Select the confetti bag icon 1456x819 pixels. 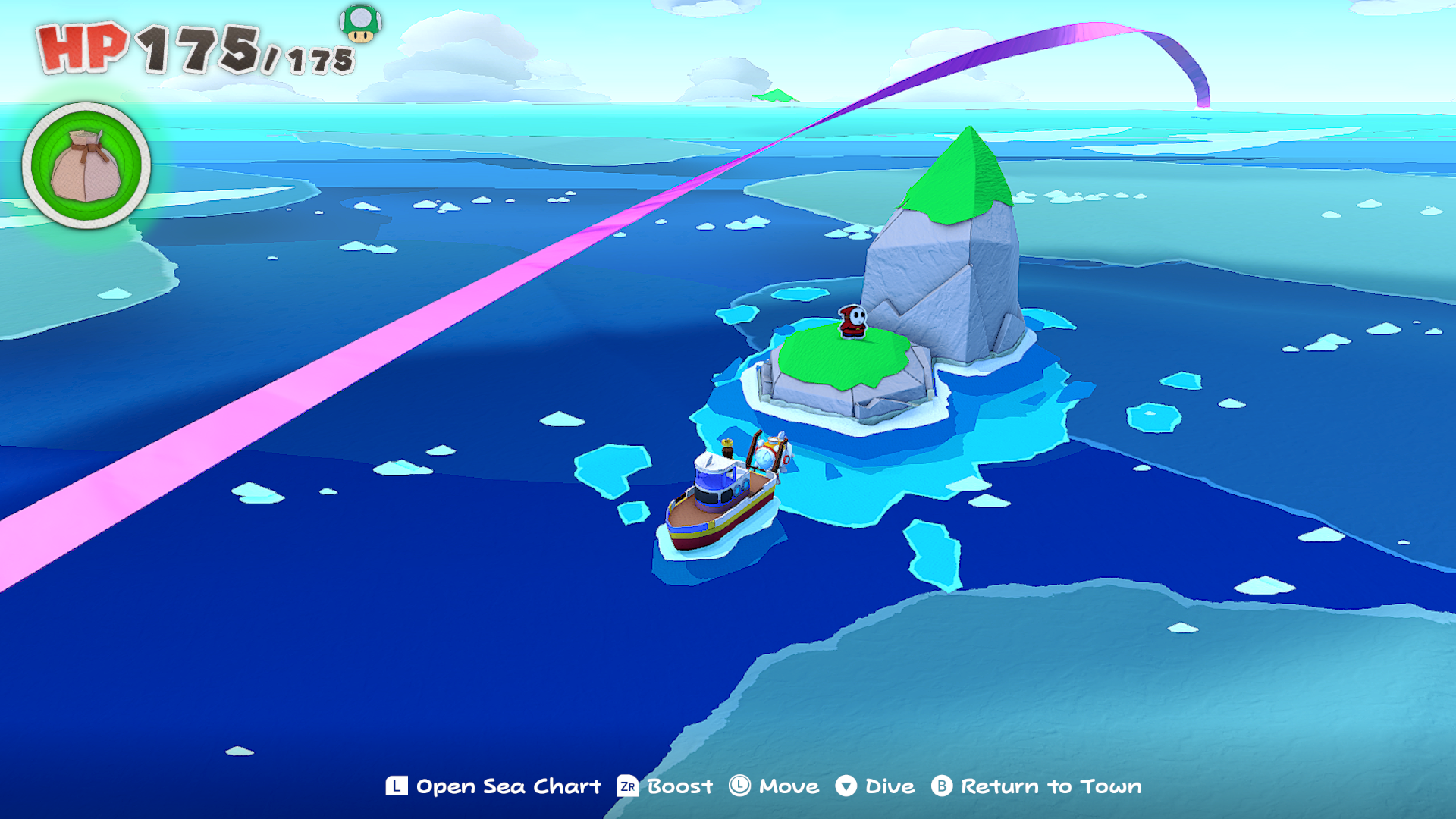pyautogui.click(x=86, y=165)
